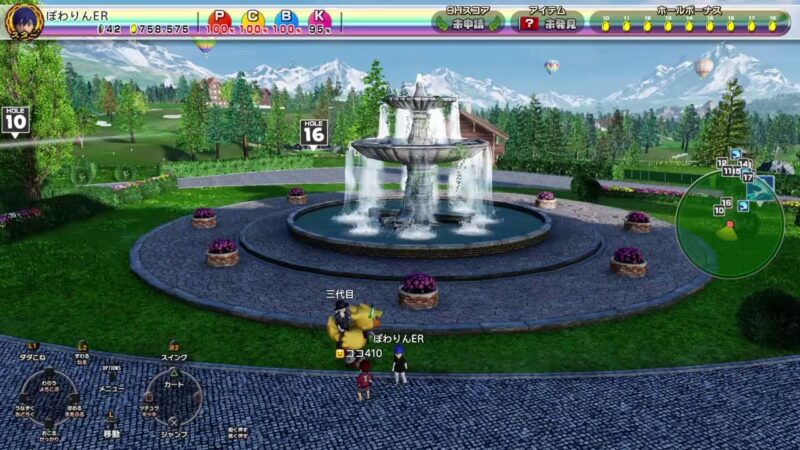Select hole 12 marker on the minimap
The height and width of the screenshot is (450, 800).
pyautogui.click(x=721, y=162)
